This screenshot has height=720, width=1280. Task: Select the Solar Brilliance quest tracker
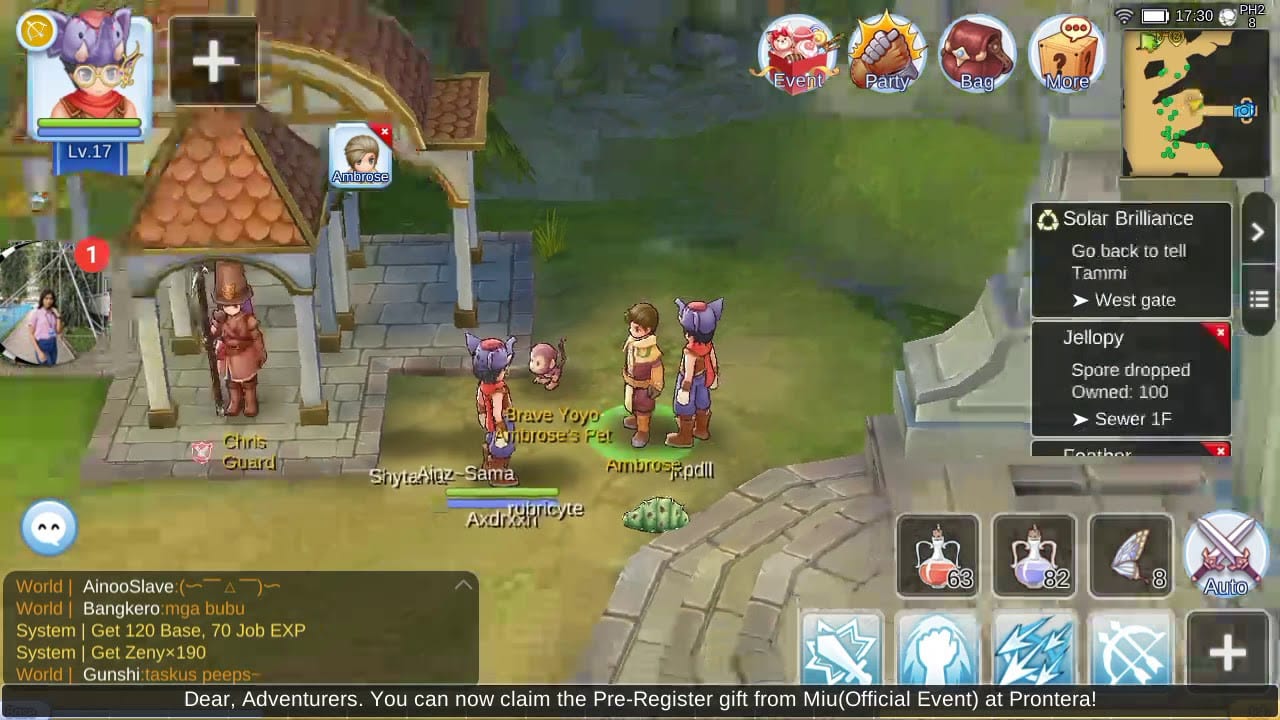pos(1130,259)
